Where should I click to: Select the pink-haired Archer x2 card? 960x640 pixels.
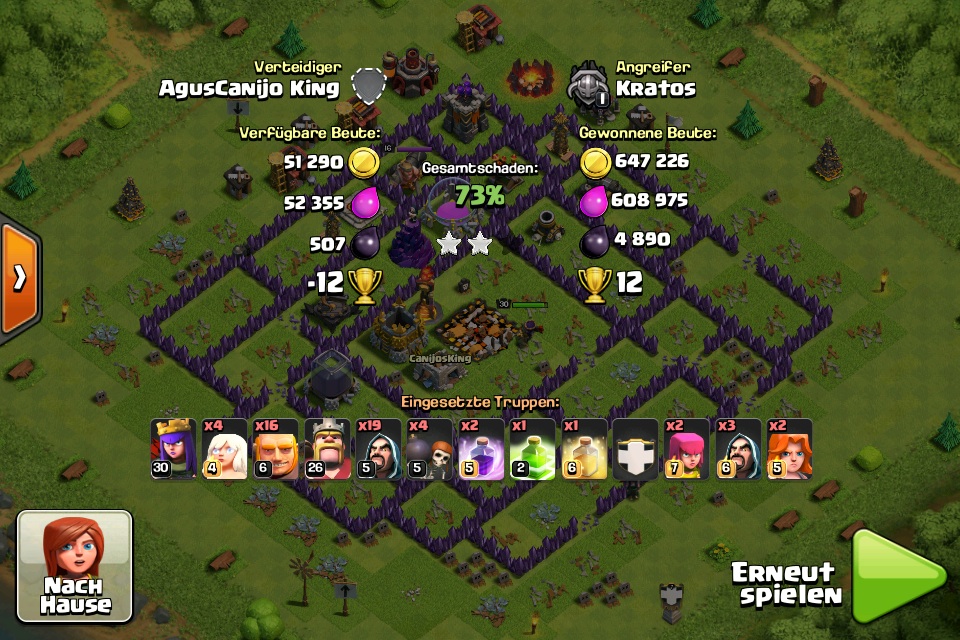click(x=687, y=448)
